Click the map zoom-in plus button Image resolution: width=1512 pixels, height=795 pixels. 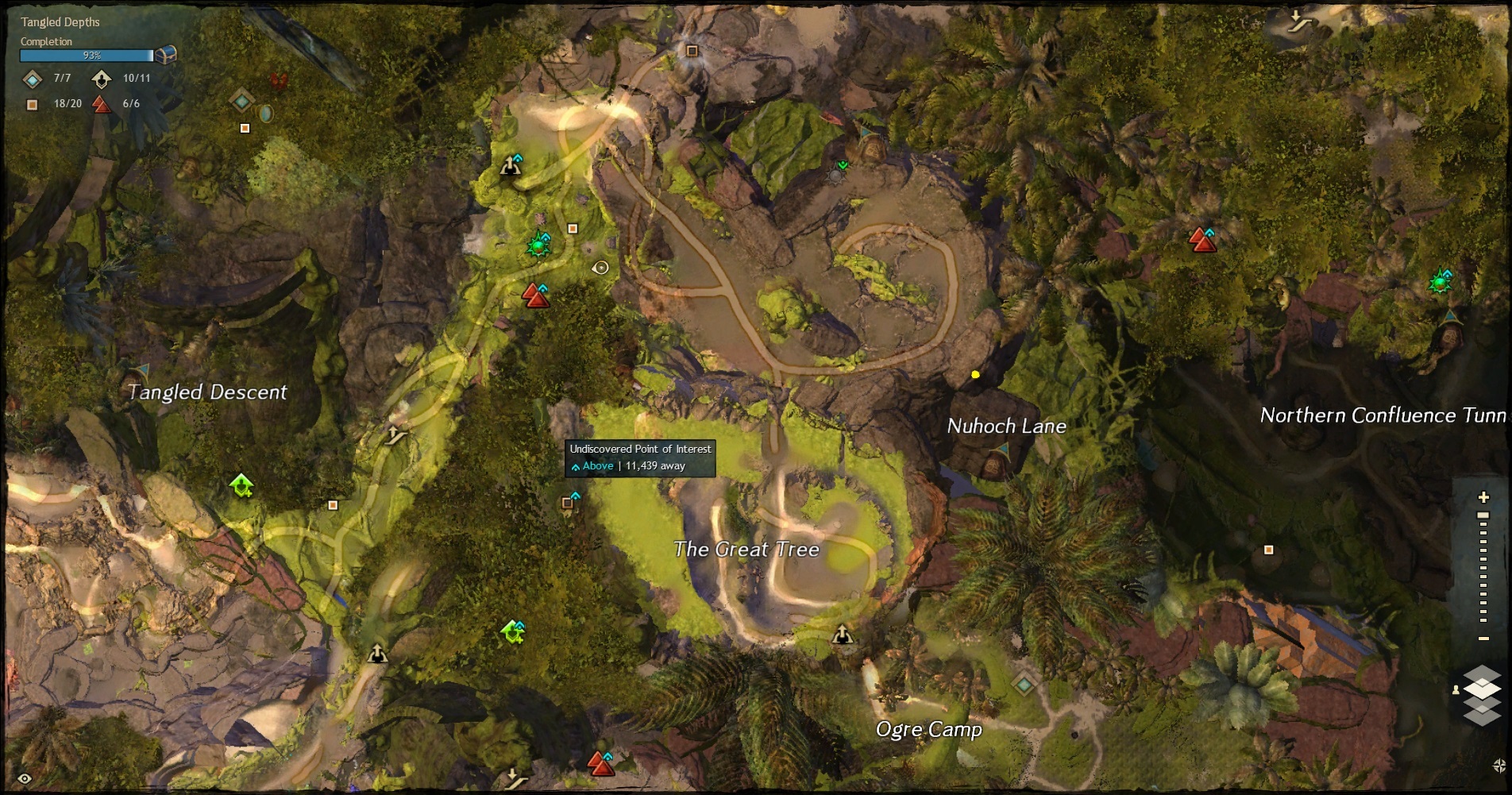(1483, 498)
